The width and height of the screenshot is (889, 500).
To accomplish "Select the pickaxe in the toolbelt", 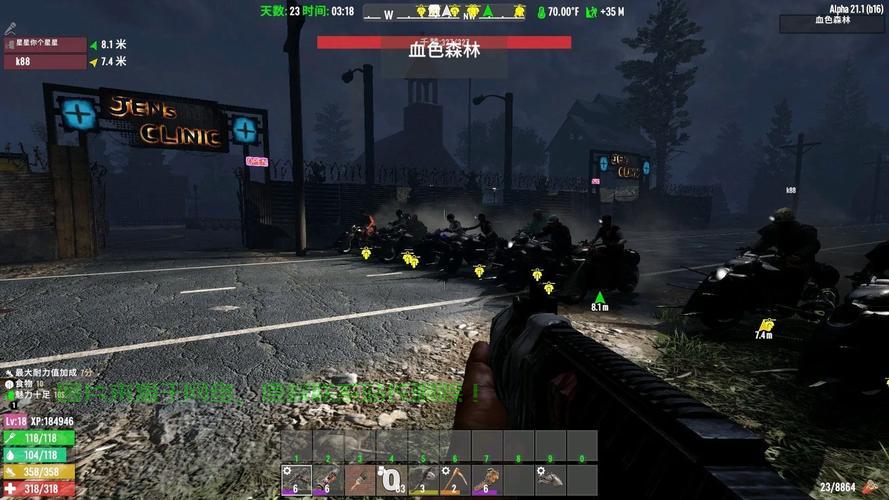I will click(x=456, y=480).
